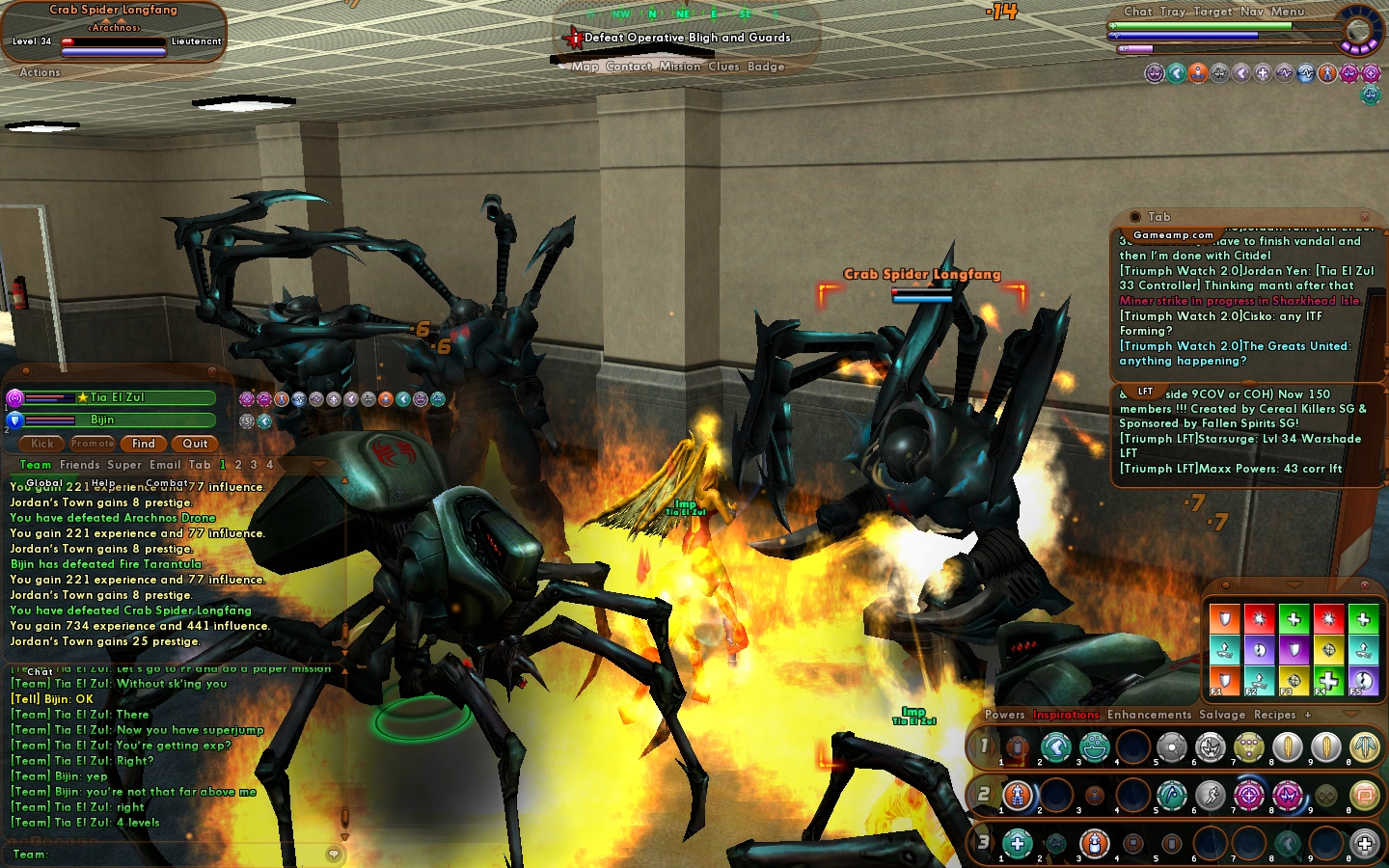Kick a teammate with Kick button

[42, 444]
